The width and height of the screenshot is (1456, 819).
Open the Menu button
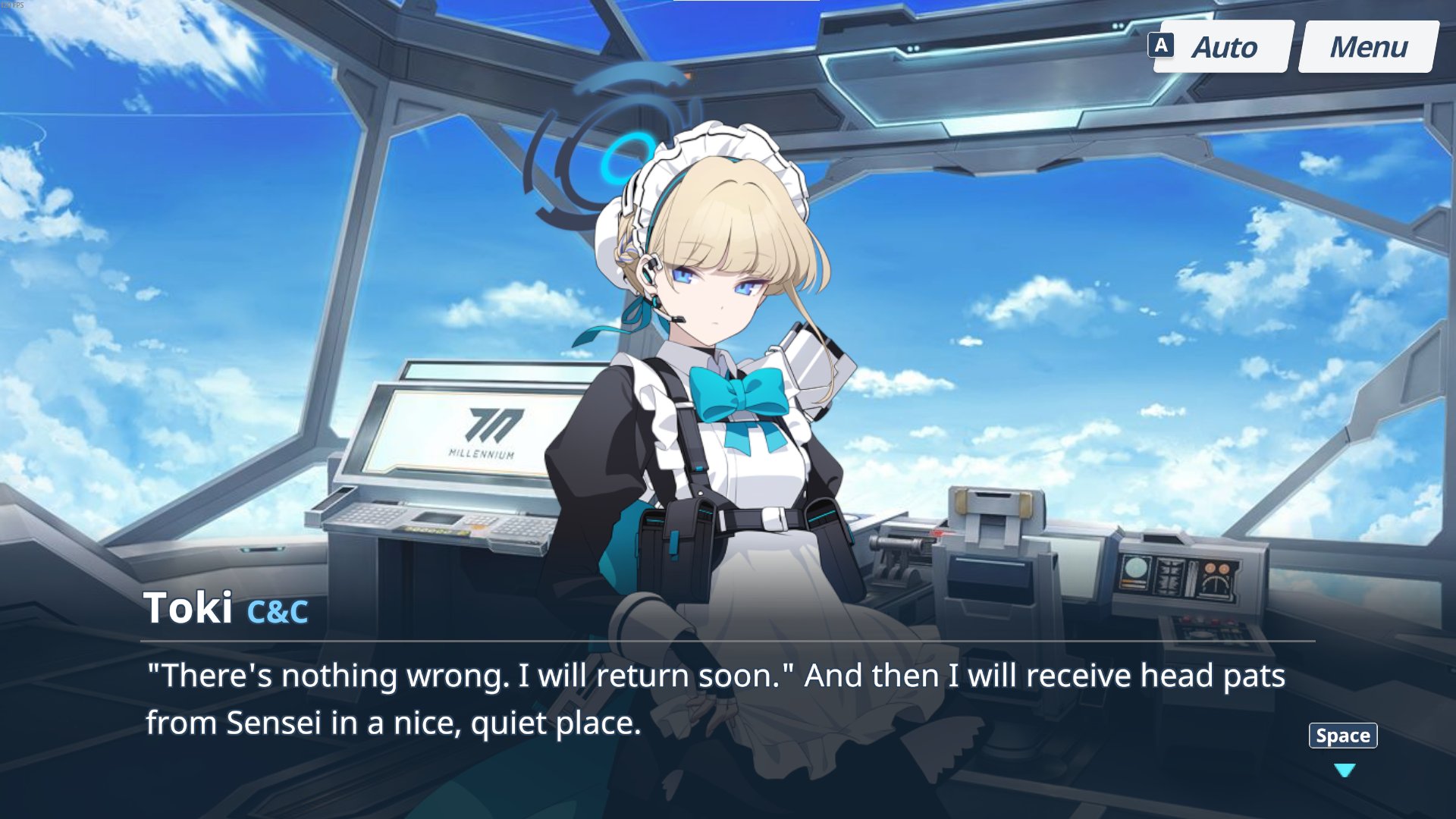pos(1368,47)
